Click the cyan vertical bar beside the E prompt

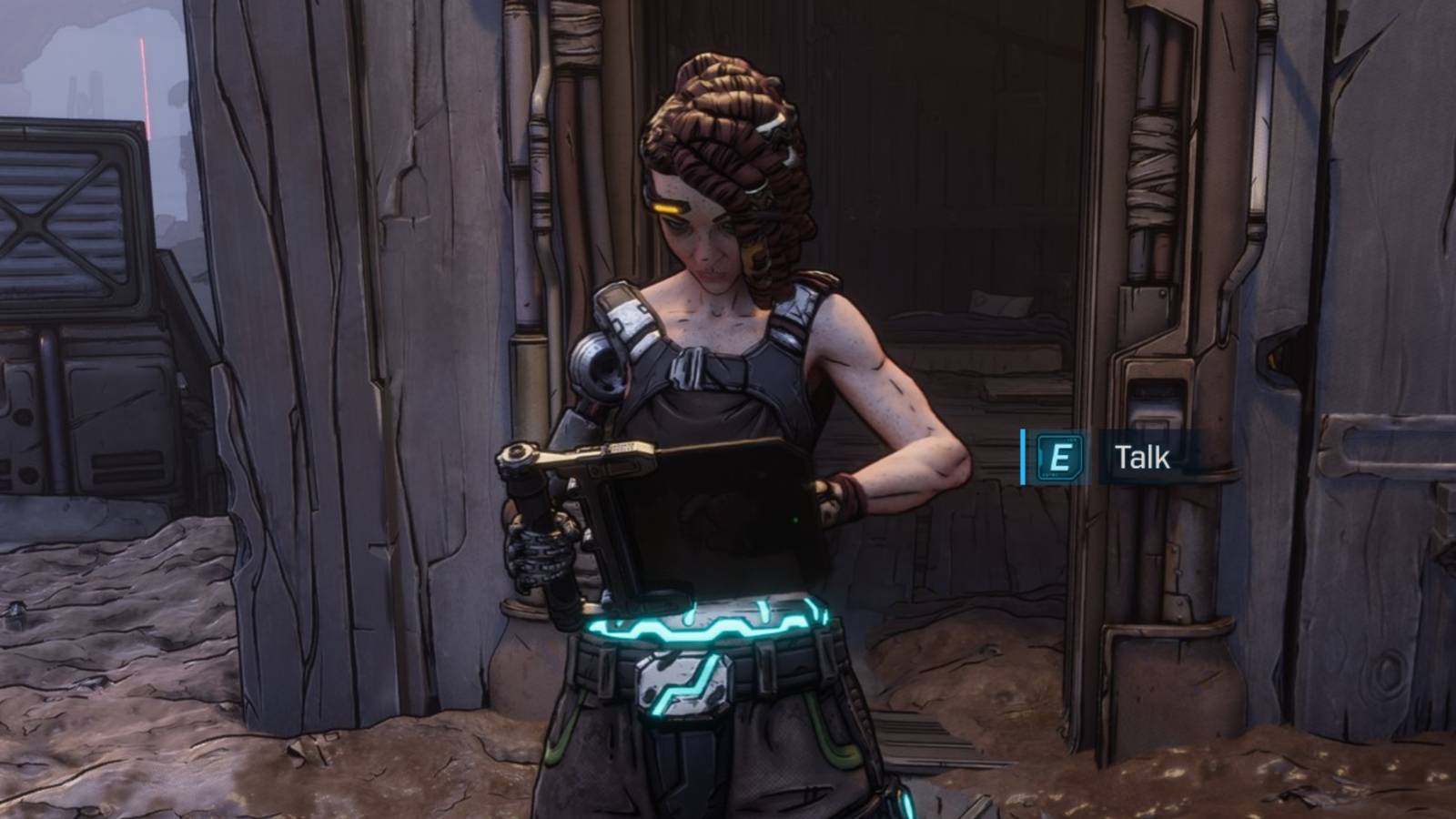click(x=1023, y=458)
